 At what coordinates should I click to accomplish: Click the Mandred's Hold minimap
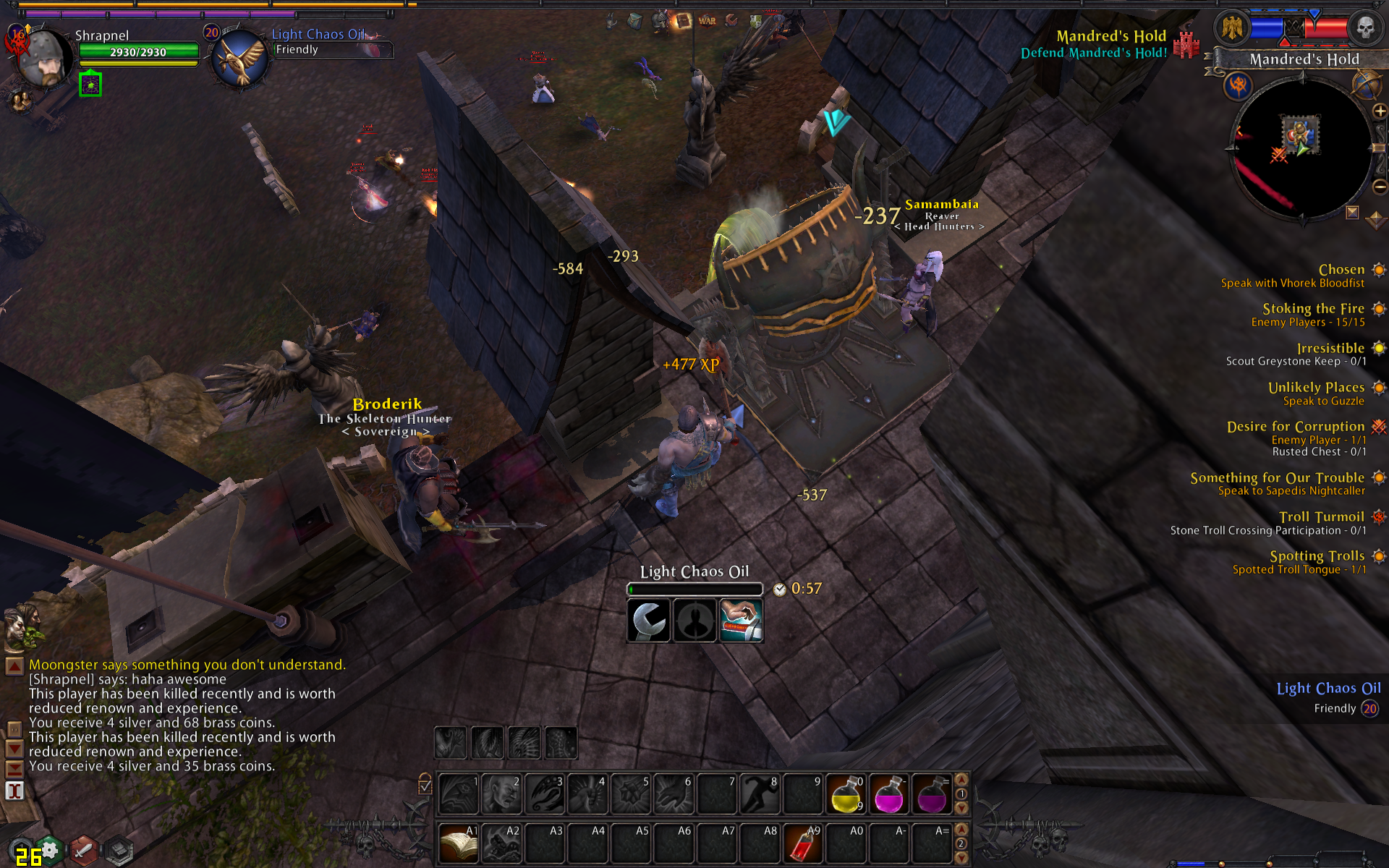[1301, 148]
